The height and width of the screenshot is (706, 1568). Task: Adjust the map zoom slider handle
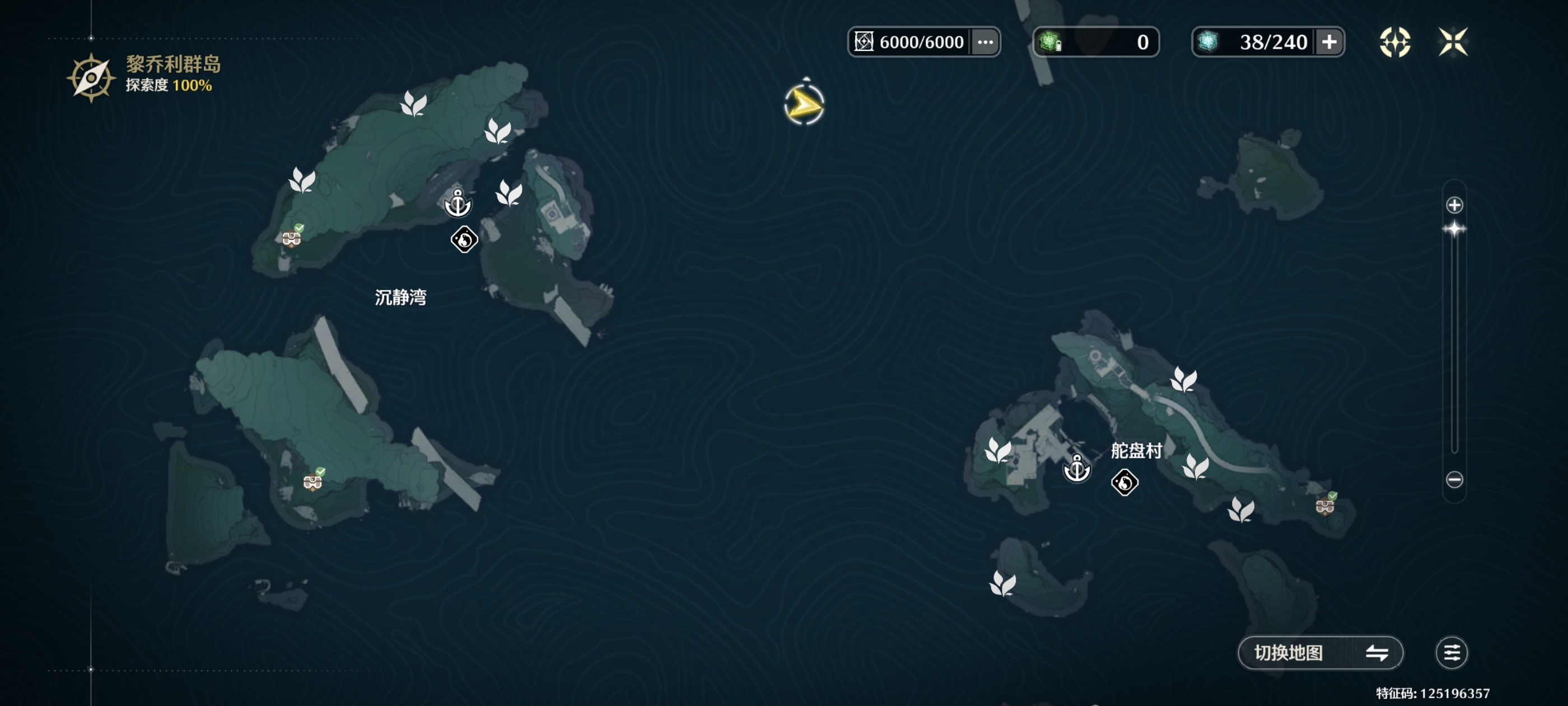point(1454,229)
